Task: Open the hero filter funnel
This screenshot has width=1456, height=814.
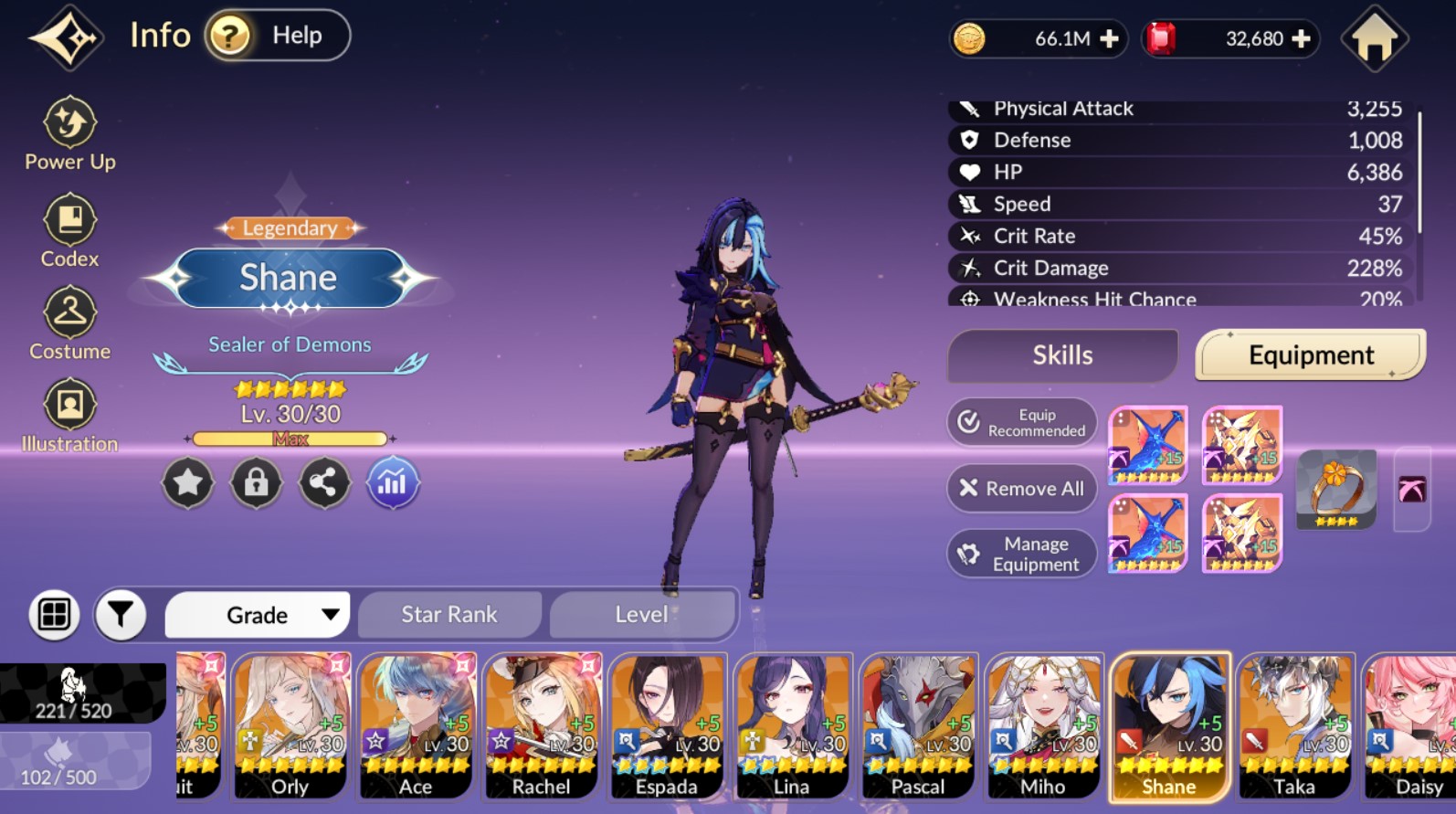Action: (121, 615)
